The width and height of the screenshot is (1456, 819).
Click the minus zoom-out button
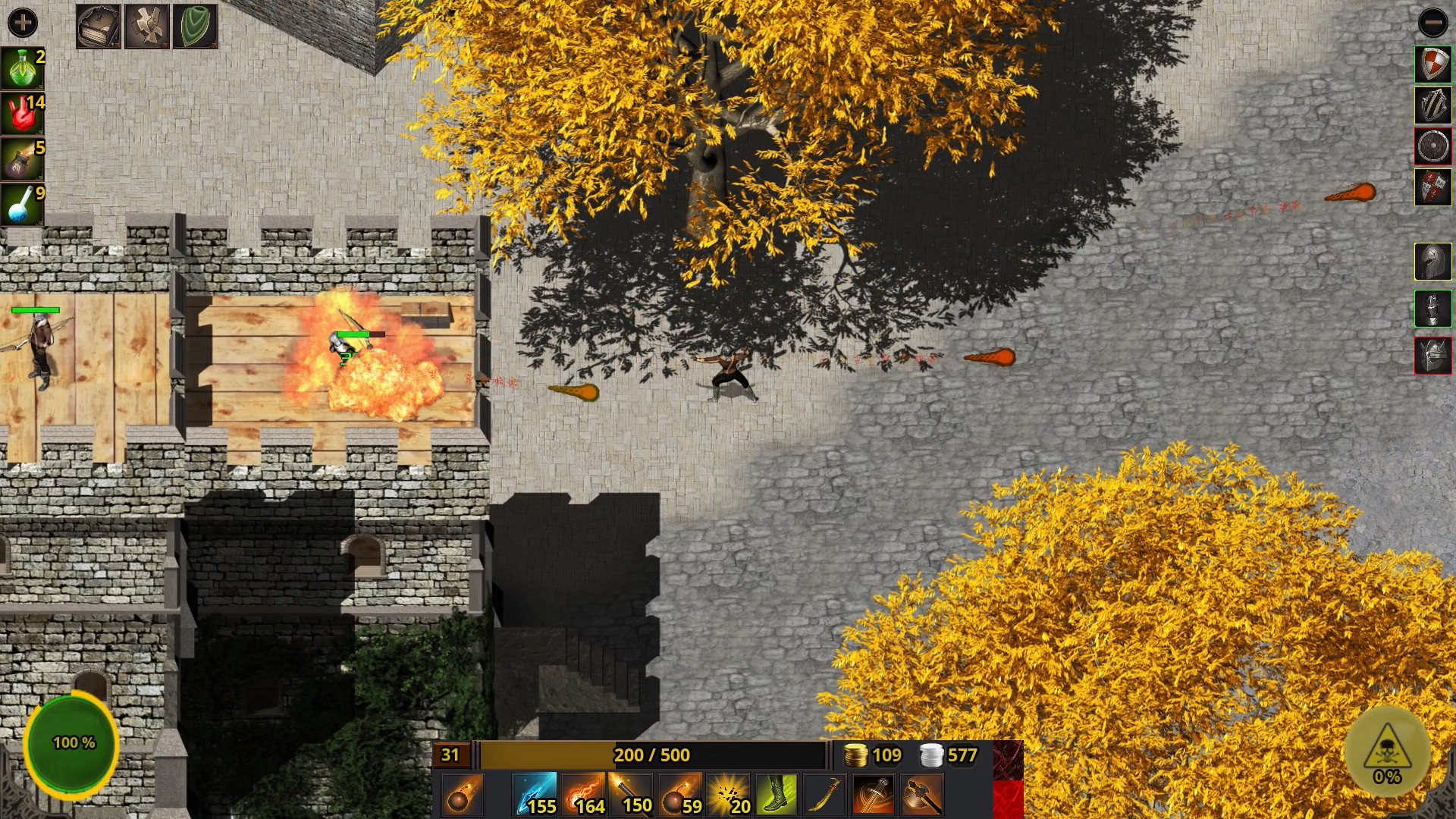tap(1432, 23)
